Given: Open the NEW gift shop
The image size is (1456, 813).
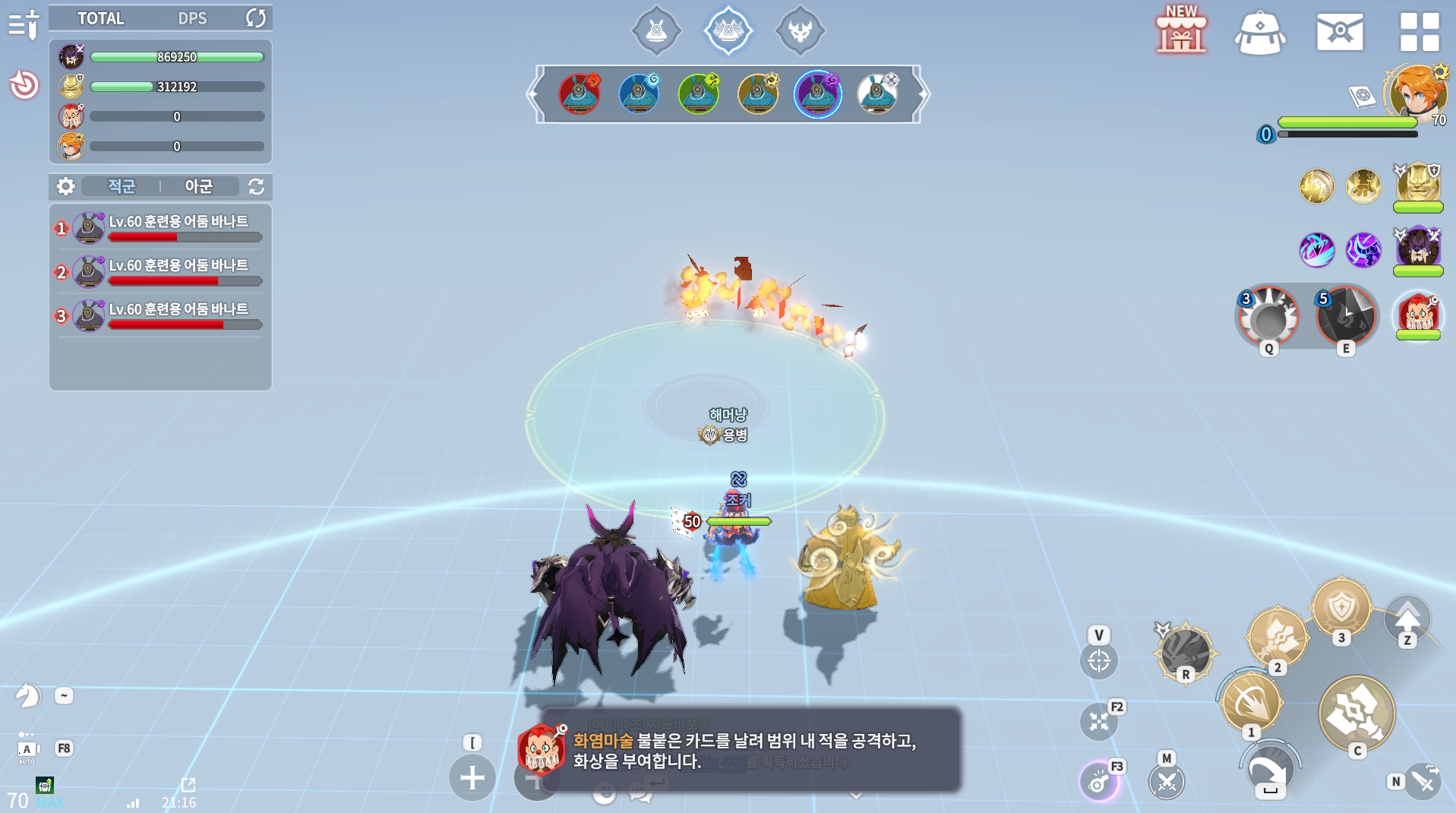Looking at the screenshot, I should point(1181,31).
